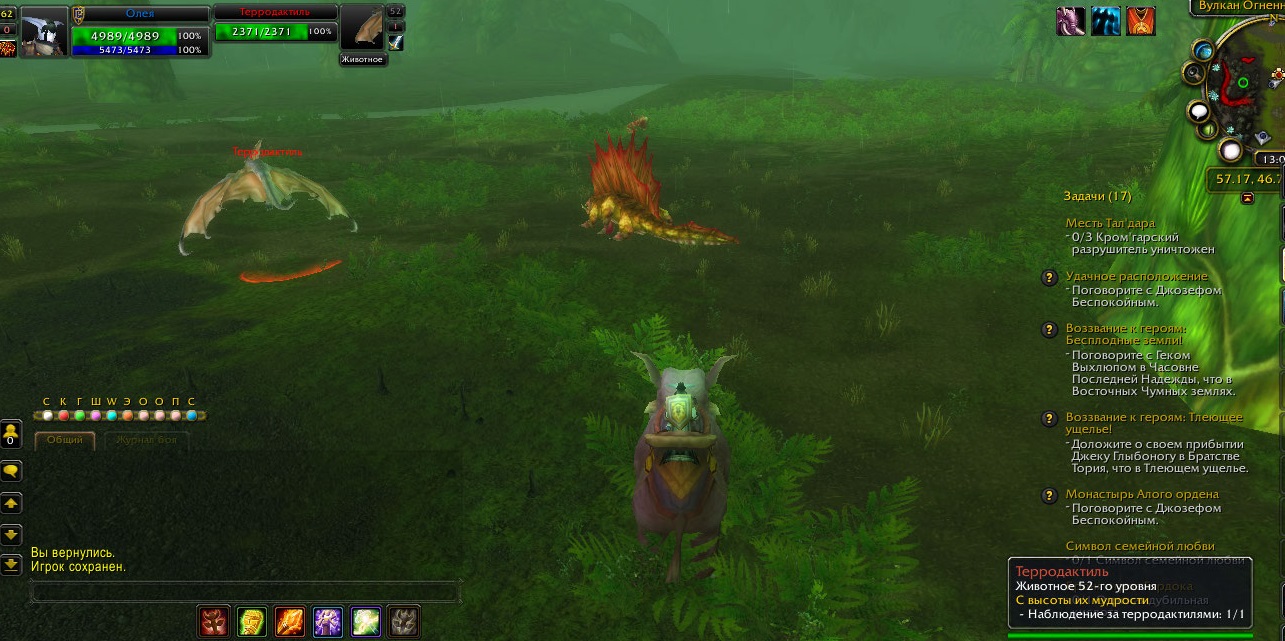This screenshot has width=1285, height=641.
Task: Use the orange flaming strike ability
Action: click(x=290, y=622)
